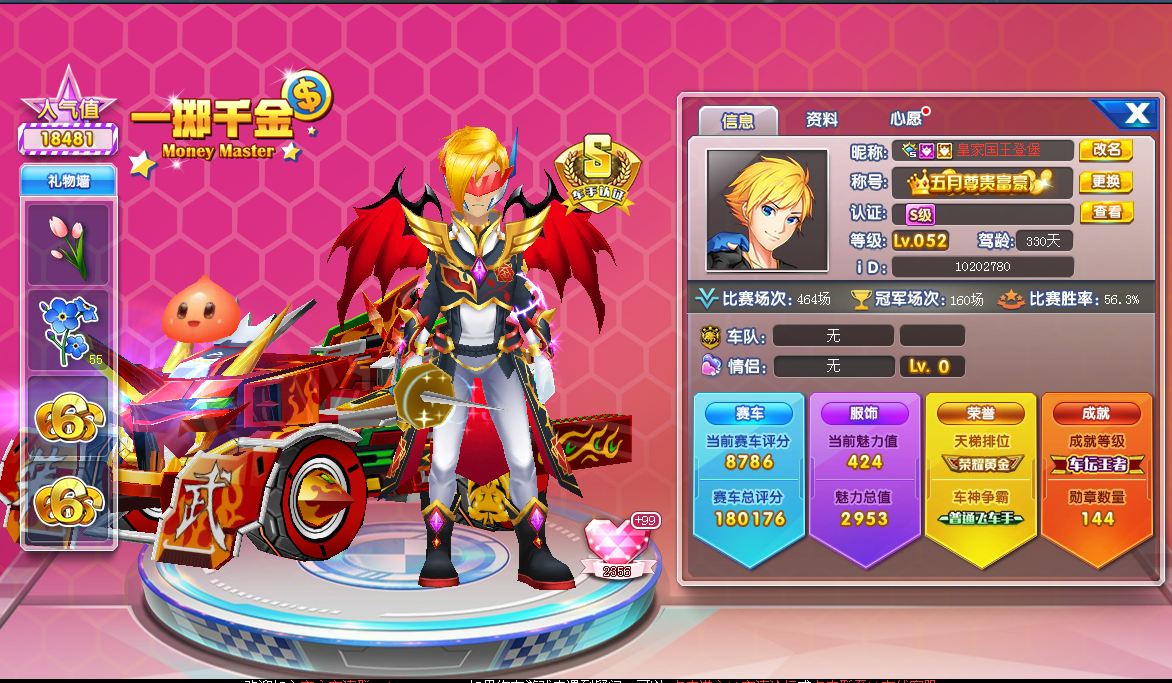Click the pink heart like button
Screen dimensions: 1172x683
[x=615, y=543]
